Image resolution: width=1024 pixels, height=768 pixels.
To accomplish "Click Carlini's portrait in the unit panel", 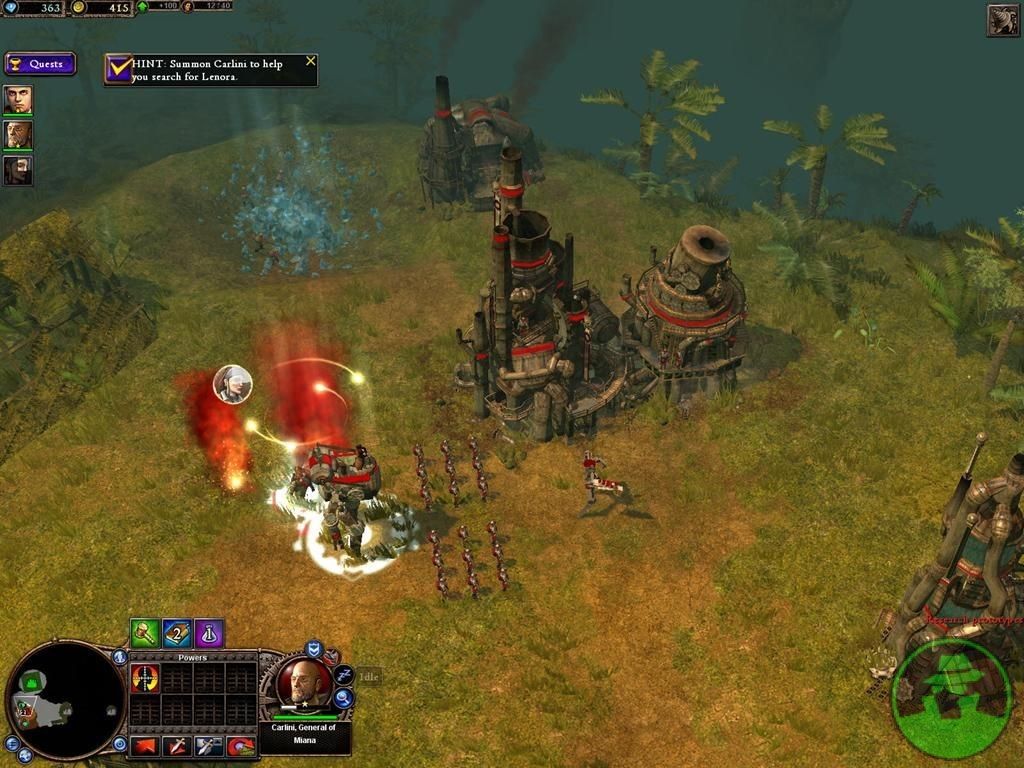I will (303, 683).
